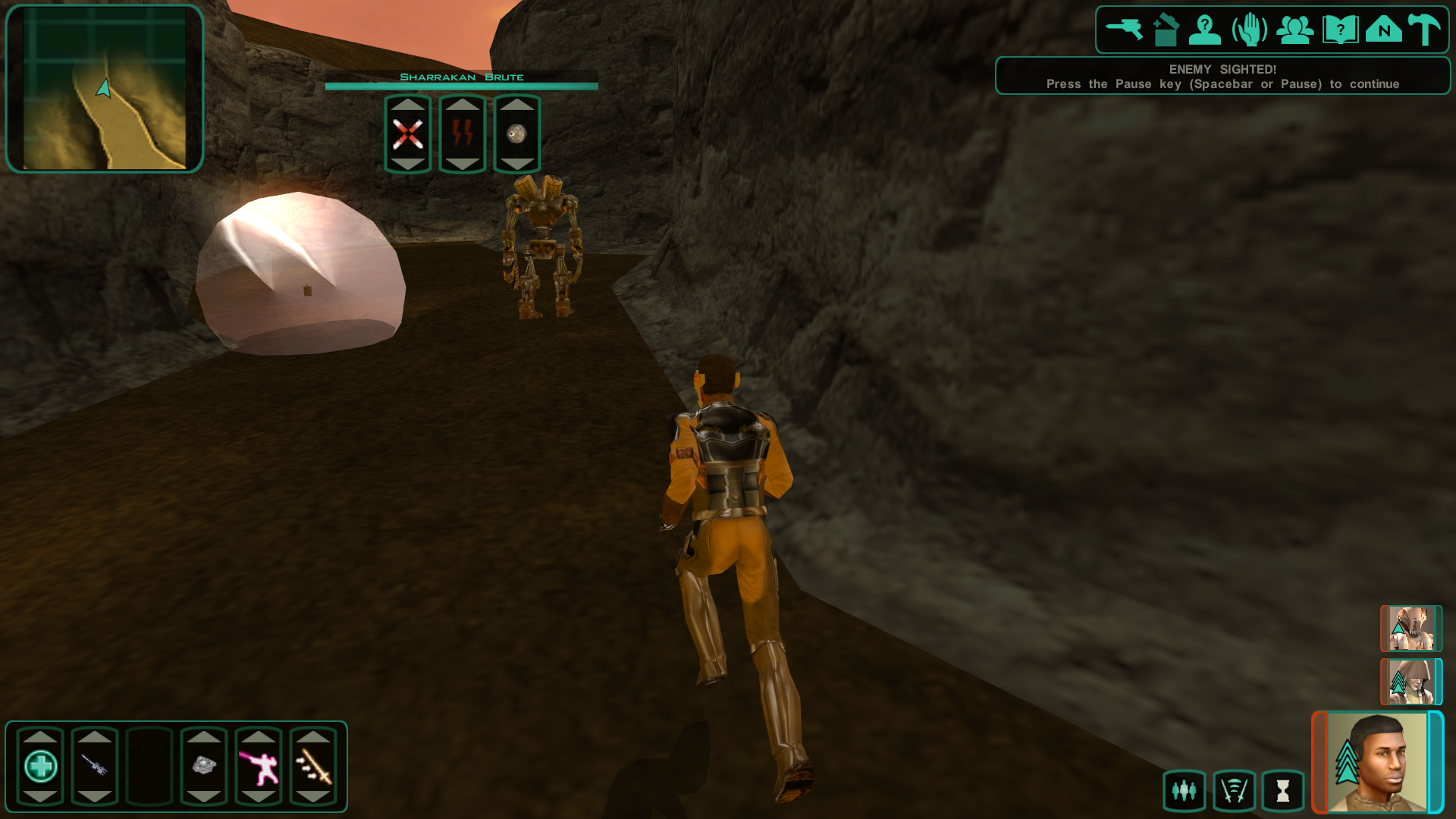Cycle up the medpac quickslot arrow
Image resolution: width=1456 pixels, height=819 pixels.
click(x=41, y=736)
